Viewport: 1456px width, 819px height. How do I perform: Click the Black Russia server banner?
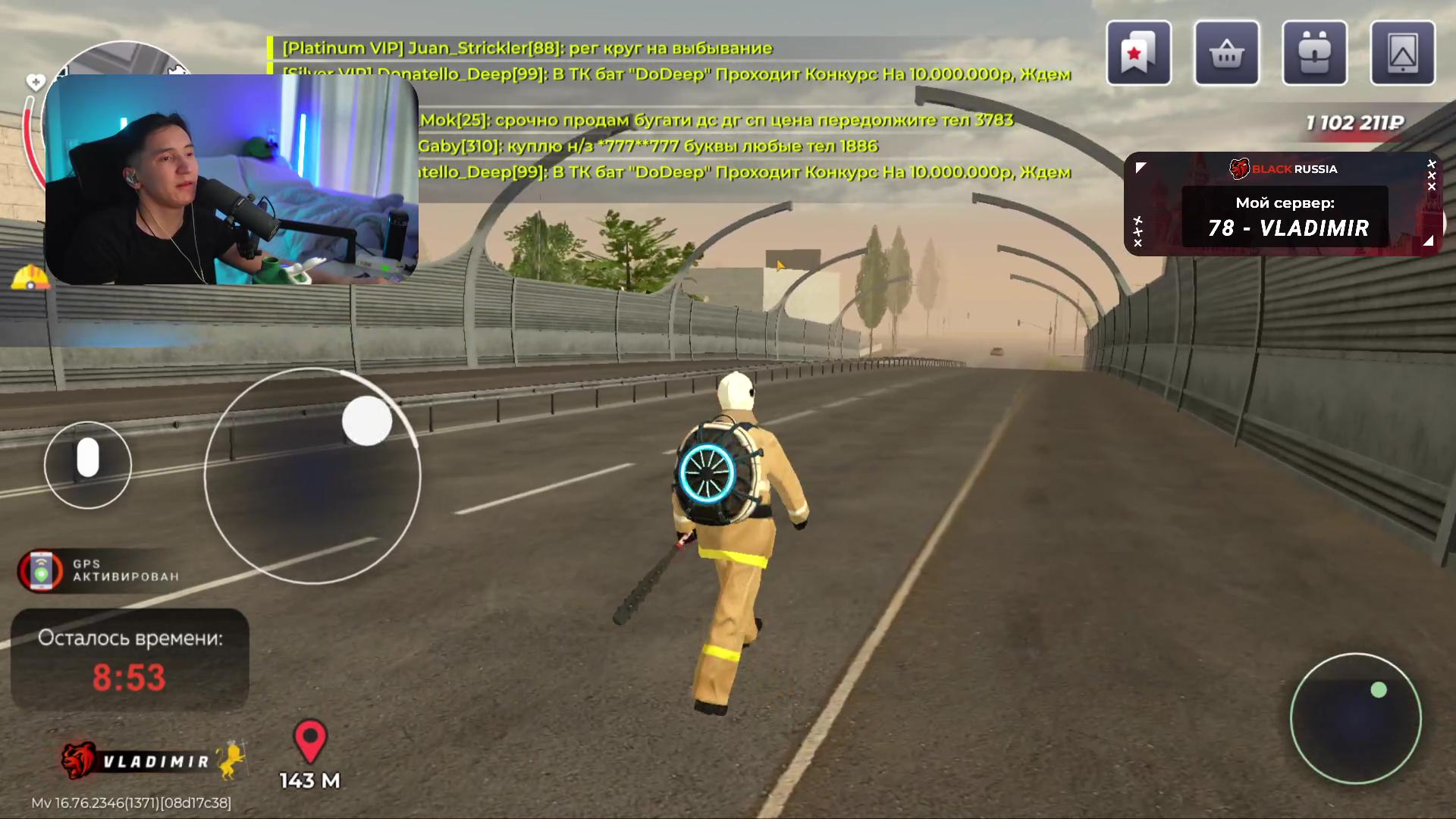[x=1283, y=205]
